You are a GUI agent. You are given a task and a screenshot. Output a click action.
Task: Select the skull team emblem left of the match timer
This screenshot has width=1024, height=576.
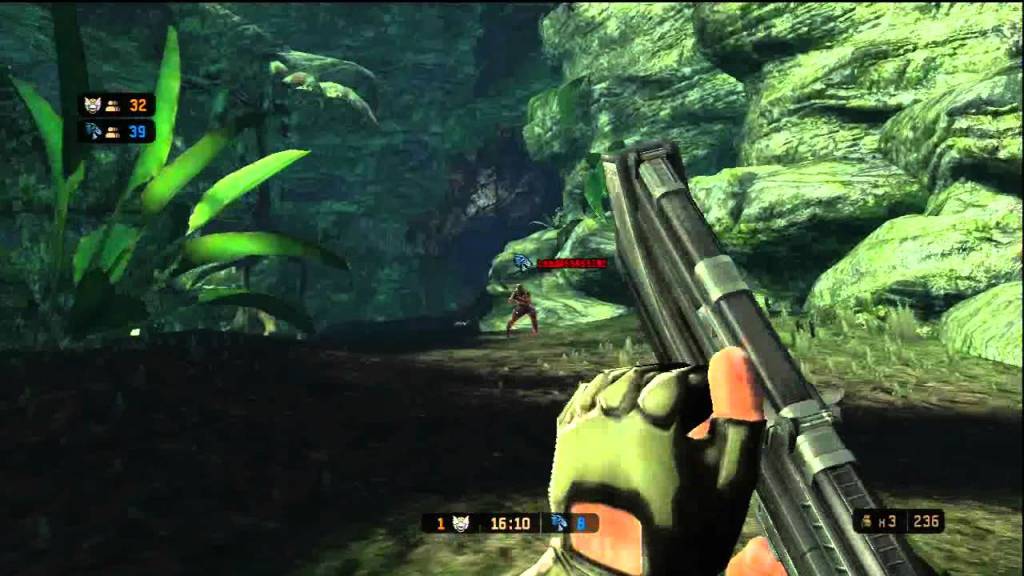(462, 523)
